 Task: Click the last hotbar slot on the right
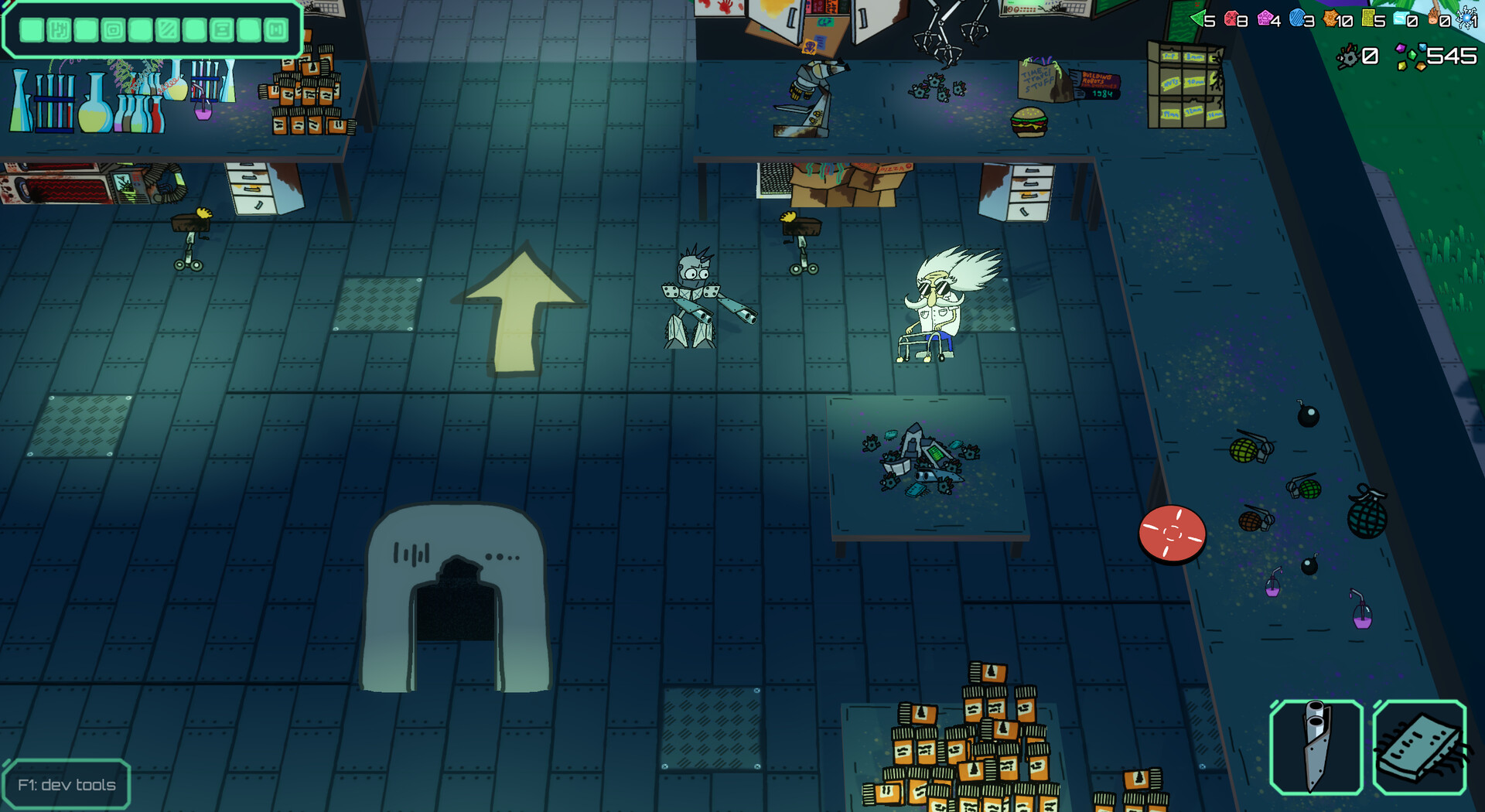(x=275, y=29)
